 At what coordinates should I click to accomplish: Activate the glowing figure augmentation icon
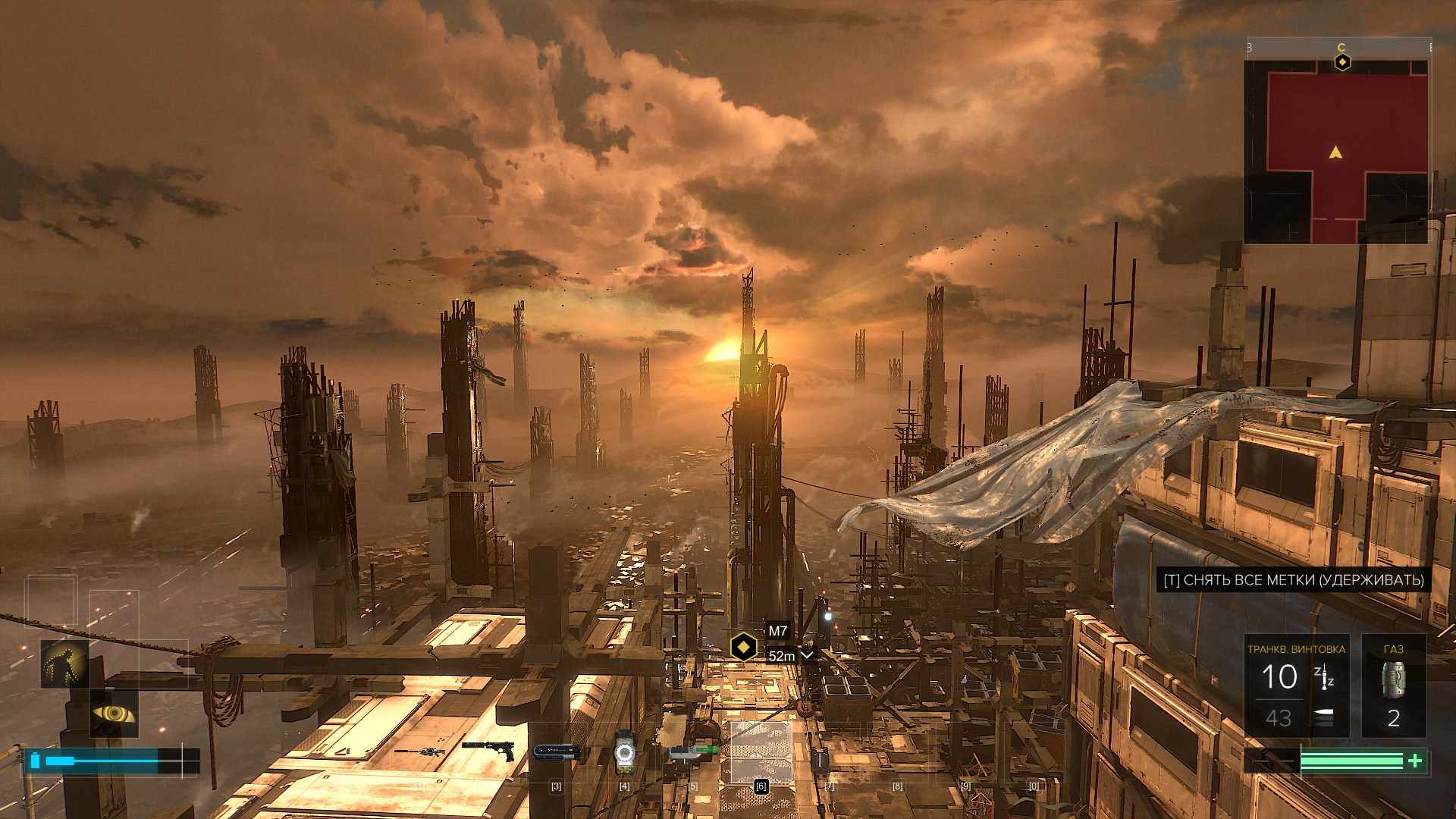pyautogui.click(x=65, y=664)
